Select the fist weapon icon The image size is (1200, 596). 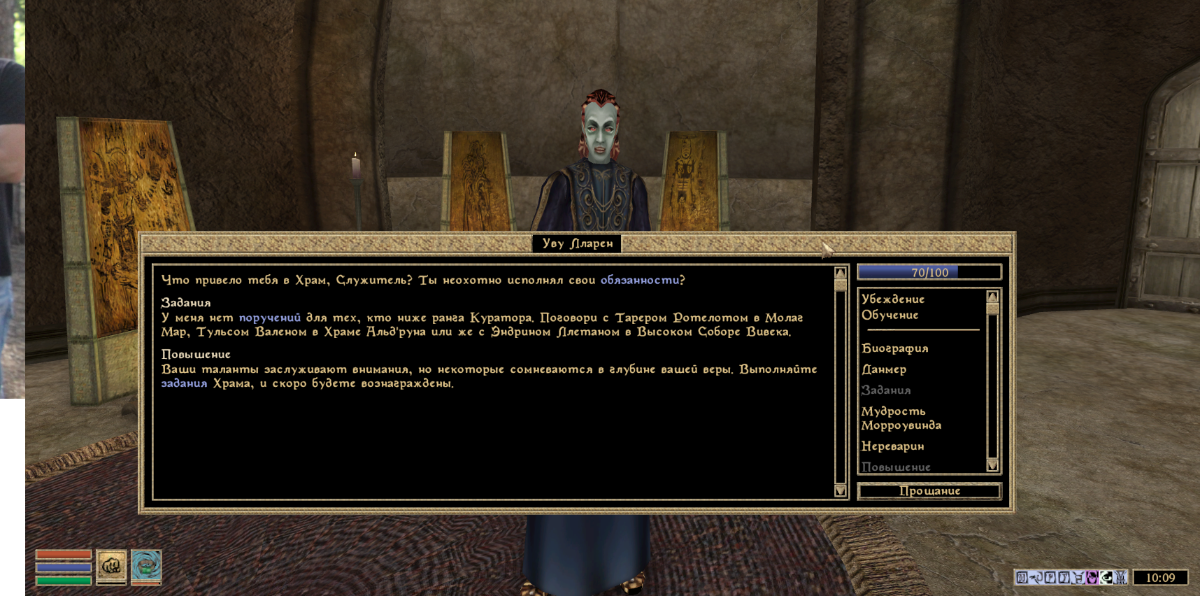click(111, 566)
